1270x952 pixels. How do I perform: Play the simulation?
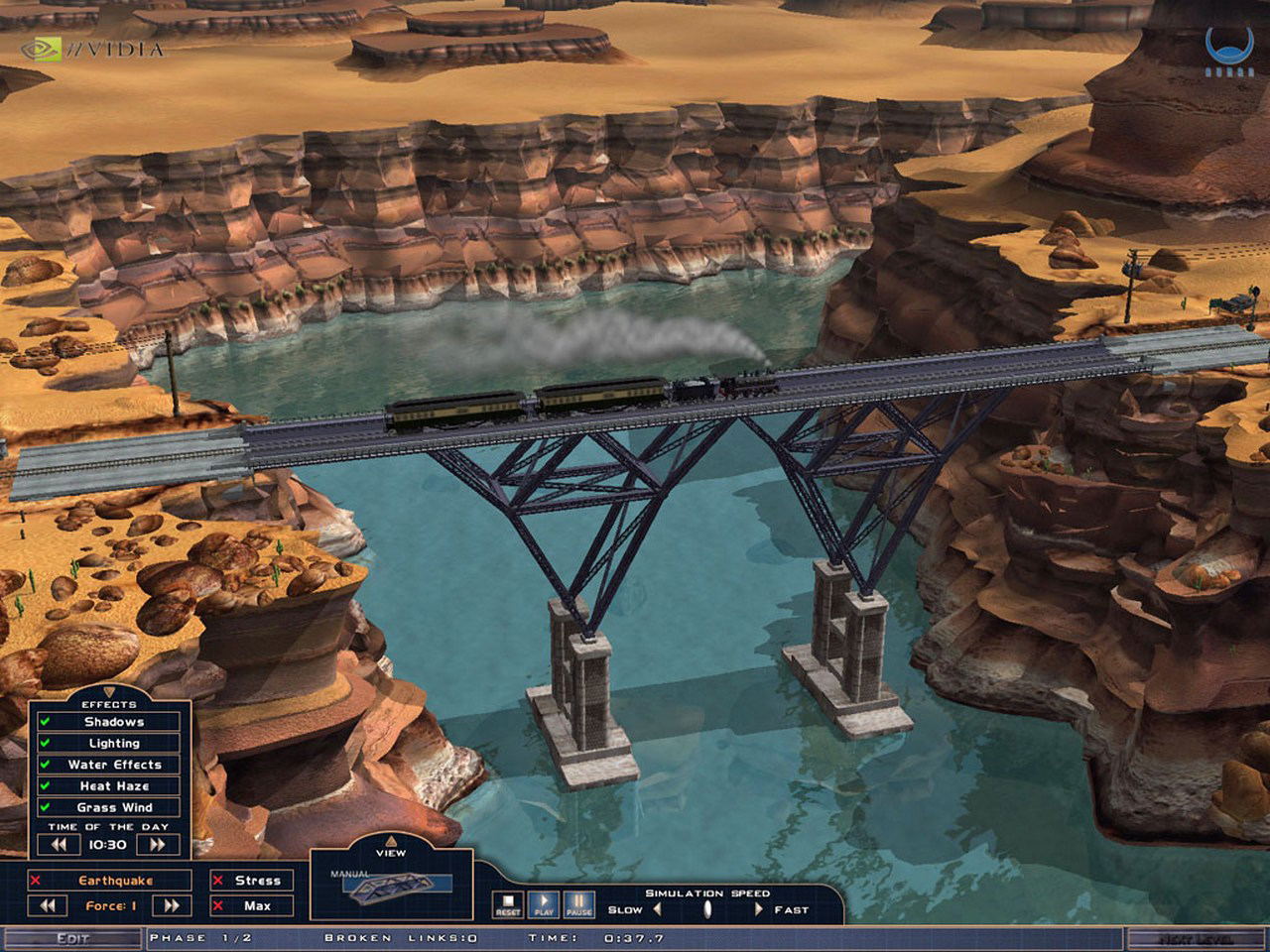544,904
